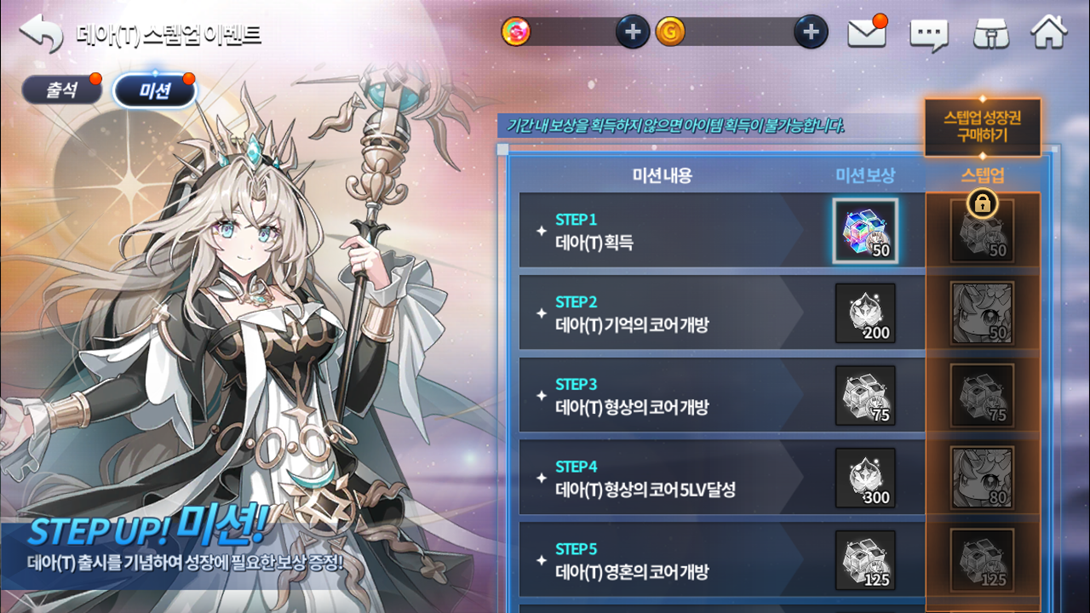The height and width of the screenshot is (613, 1090).
Task: Select the STEP 5 영혼의 코어 개방 mission row
Action: [x=660, y=561]
